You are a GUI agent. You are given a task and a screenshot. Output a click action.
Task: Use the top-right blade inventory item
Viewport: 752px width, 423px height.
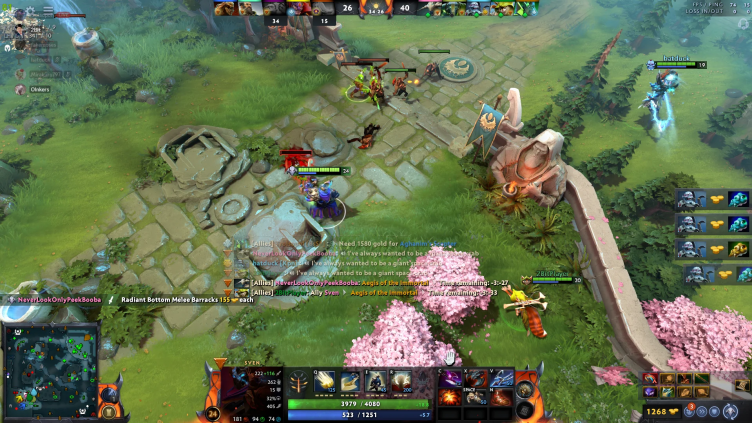502,378
